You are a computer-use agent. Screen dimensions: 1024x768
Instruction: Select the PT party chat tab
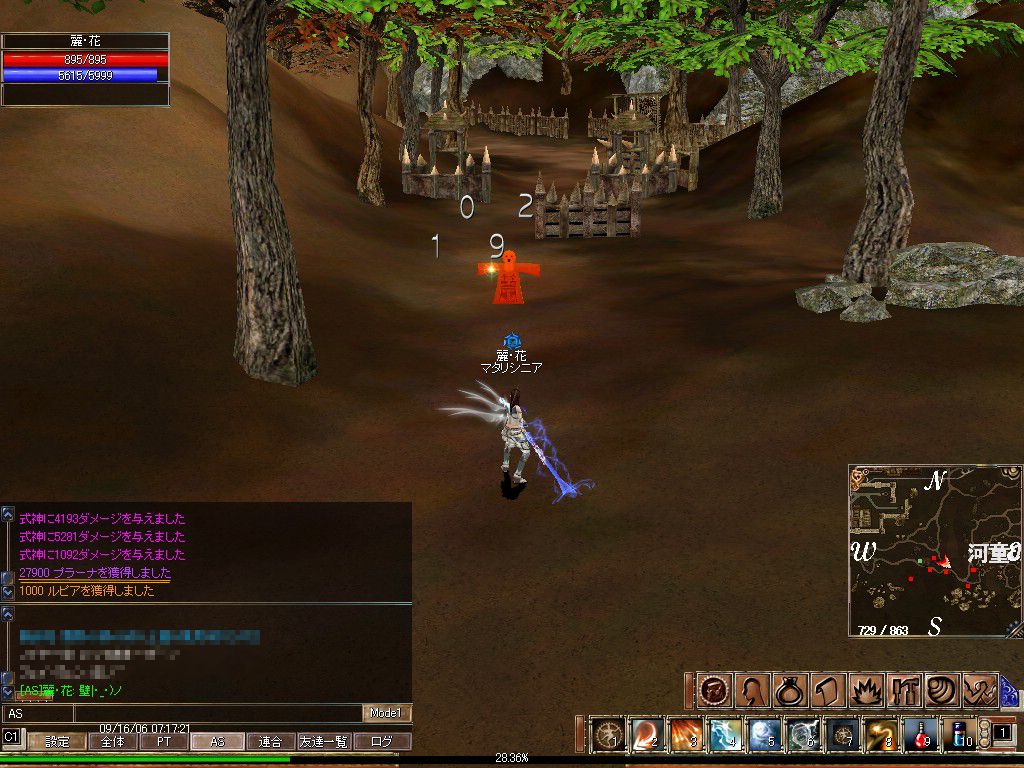point(163,742)
